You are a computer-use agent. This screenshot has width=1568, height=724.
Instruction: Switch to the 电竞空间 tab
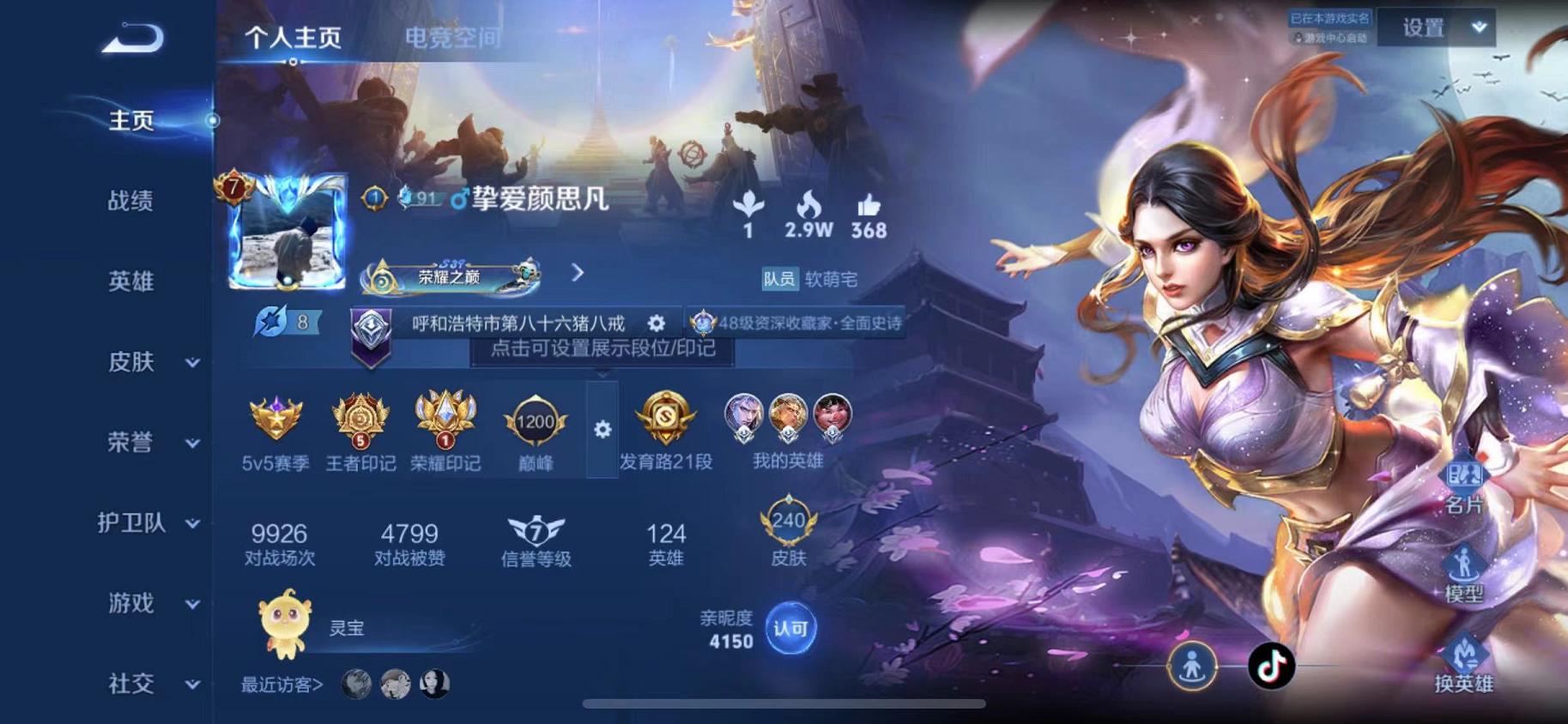tap(453, 39)
